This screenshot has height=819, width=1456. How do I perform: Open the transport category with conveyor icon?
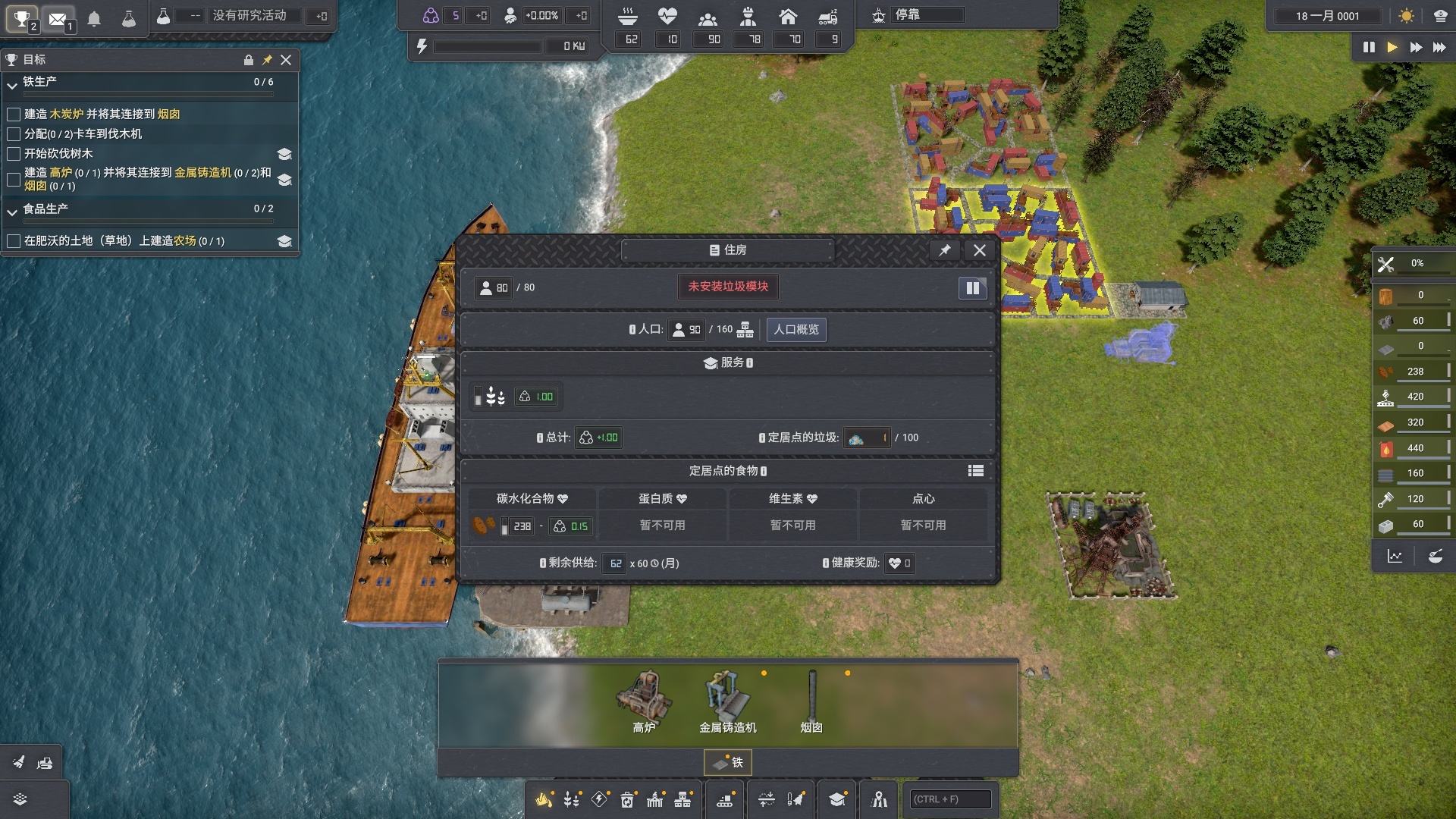point(725,799)
